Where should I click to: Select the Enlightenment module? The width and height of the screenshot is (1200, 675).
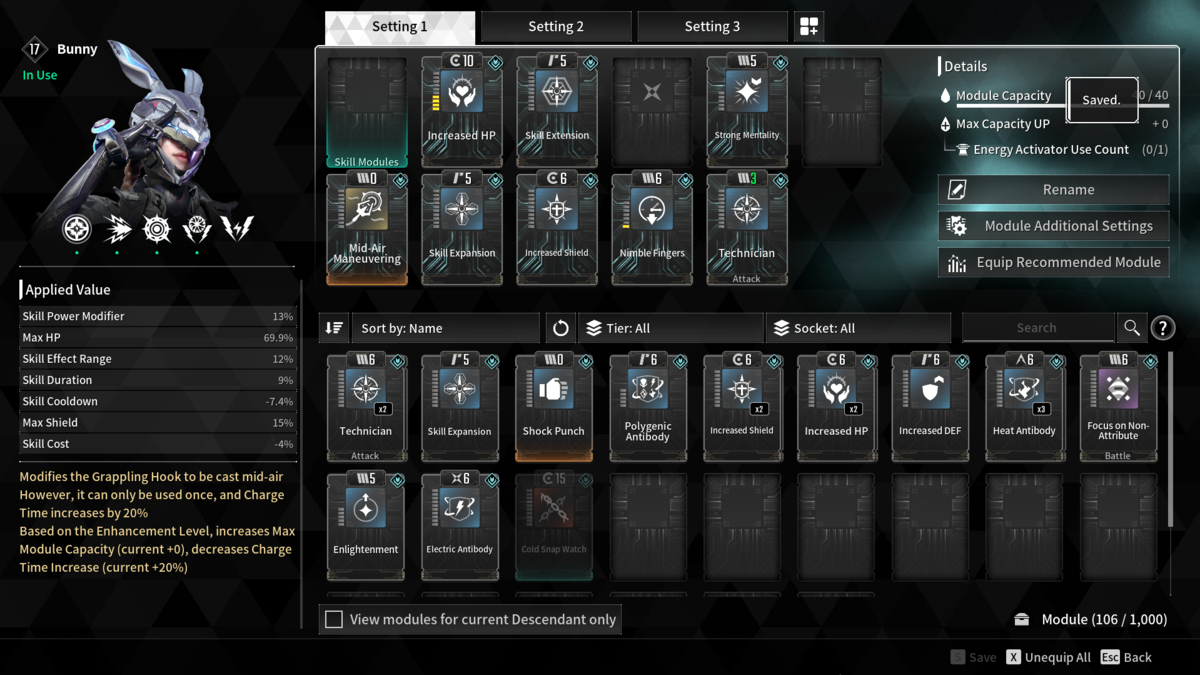coord(366,524)
